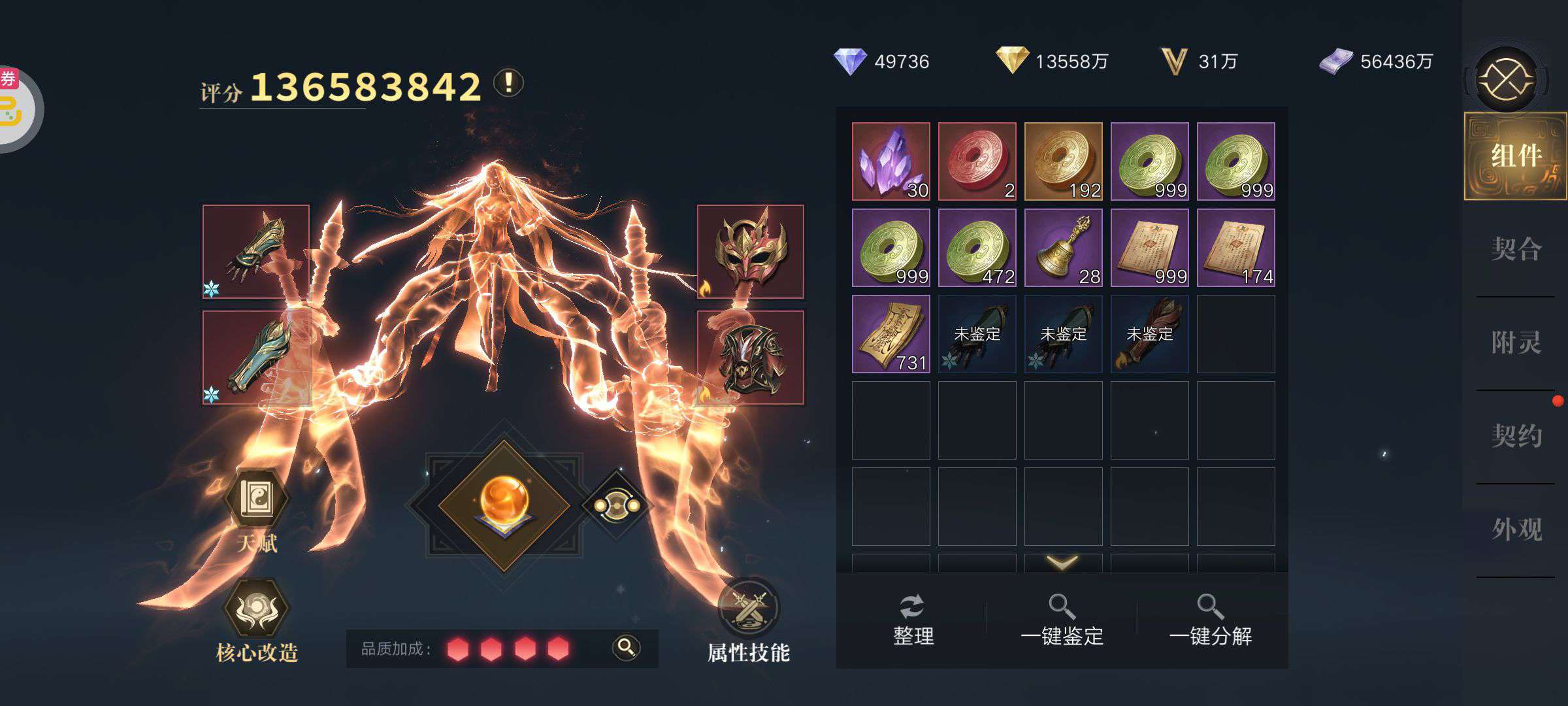Click the equipped mask component slot

[x=750, y=252]
